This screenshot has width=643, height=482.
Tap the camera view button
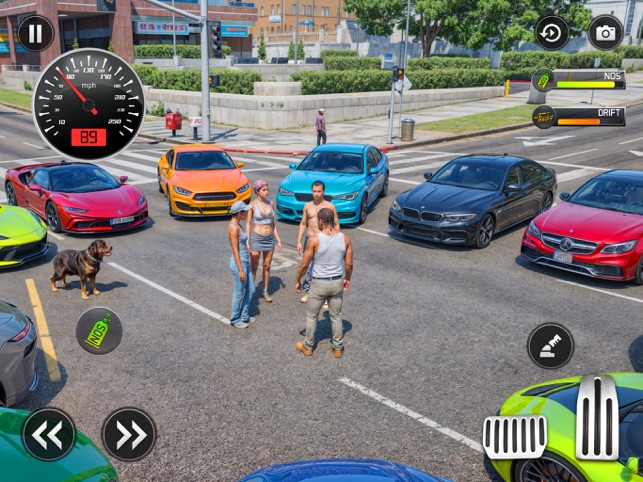click(605, 33)
